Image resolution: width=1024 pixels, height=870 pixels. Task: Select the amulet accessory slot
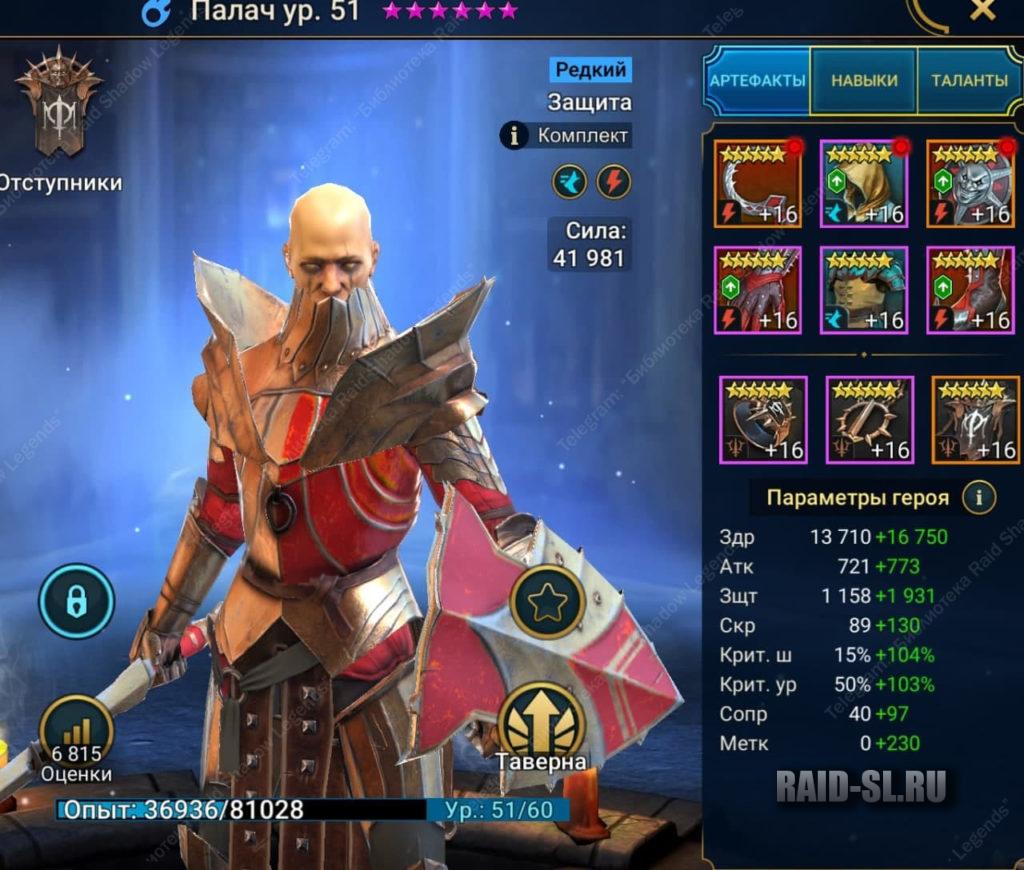pyautogui.click(x=869, y=420)
